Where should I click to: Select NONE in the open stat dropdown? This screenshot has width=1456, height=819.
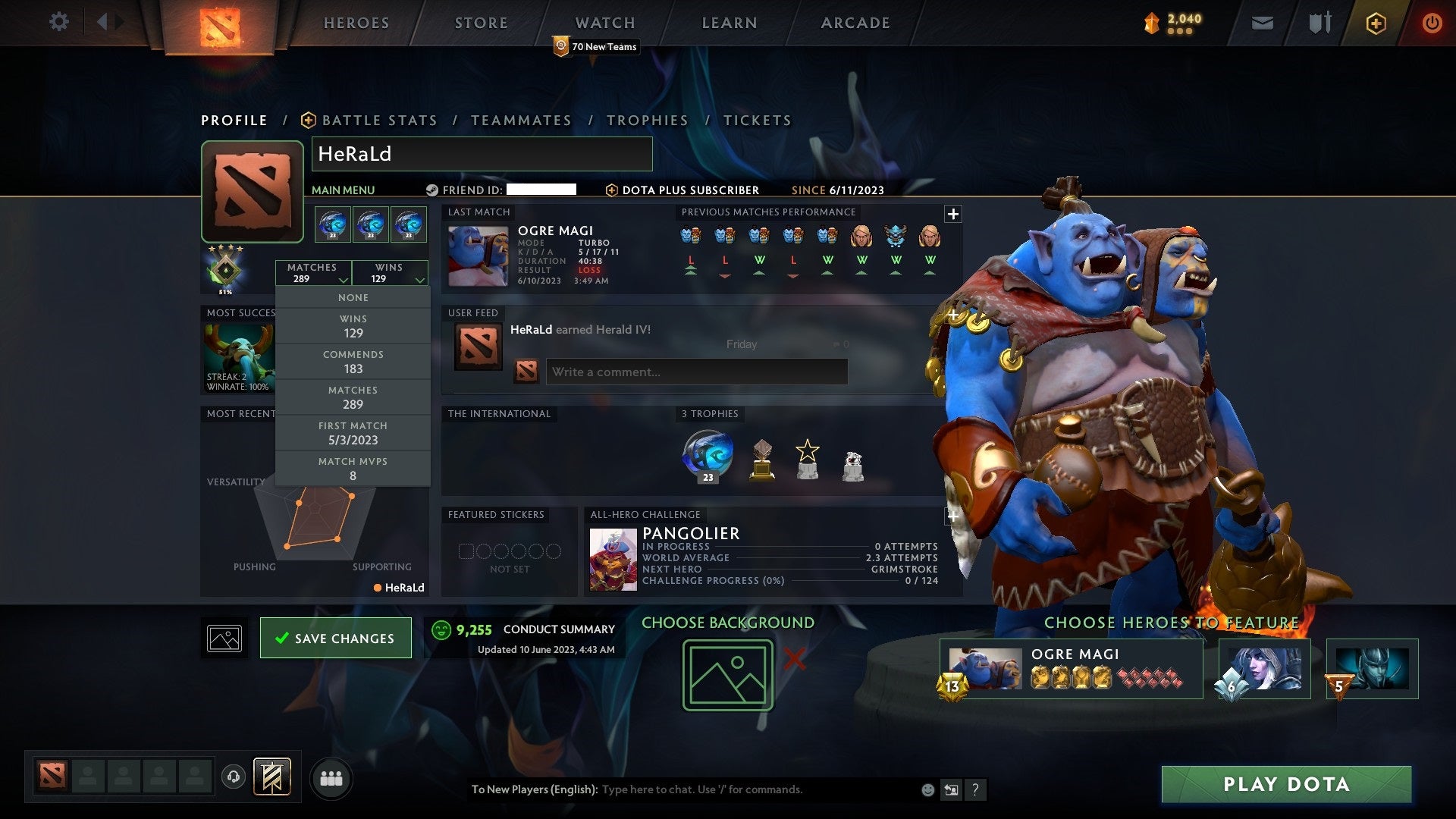click(353, 297)
